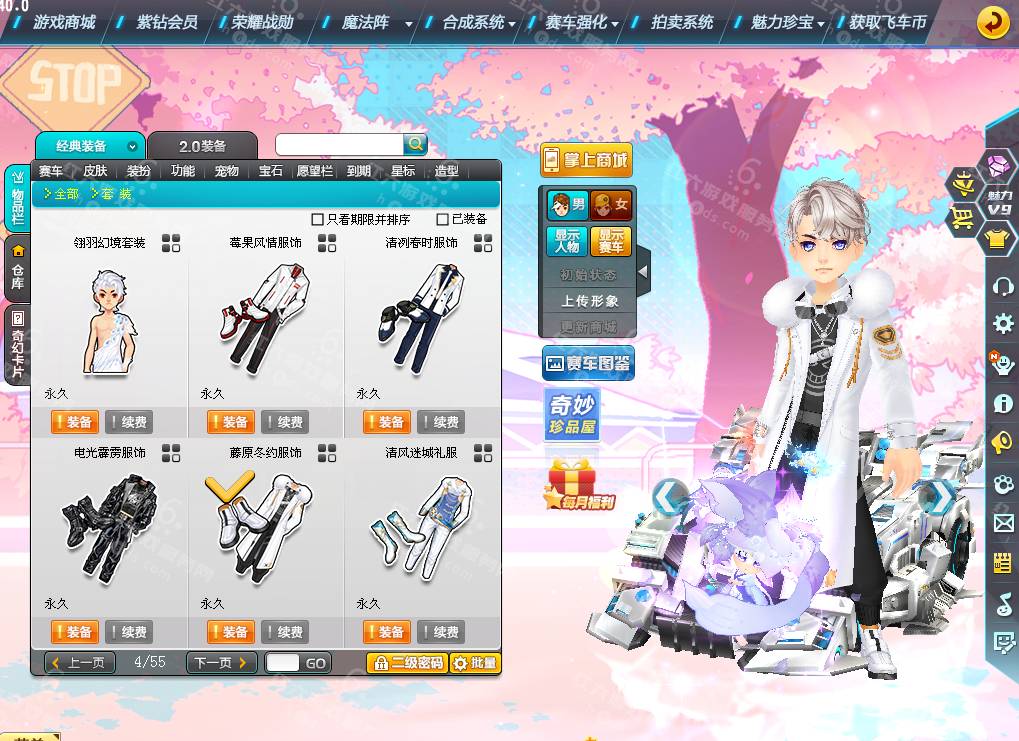Switch to the 2.0装备 tab

tap(202, 146)
